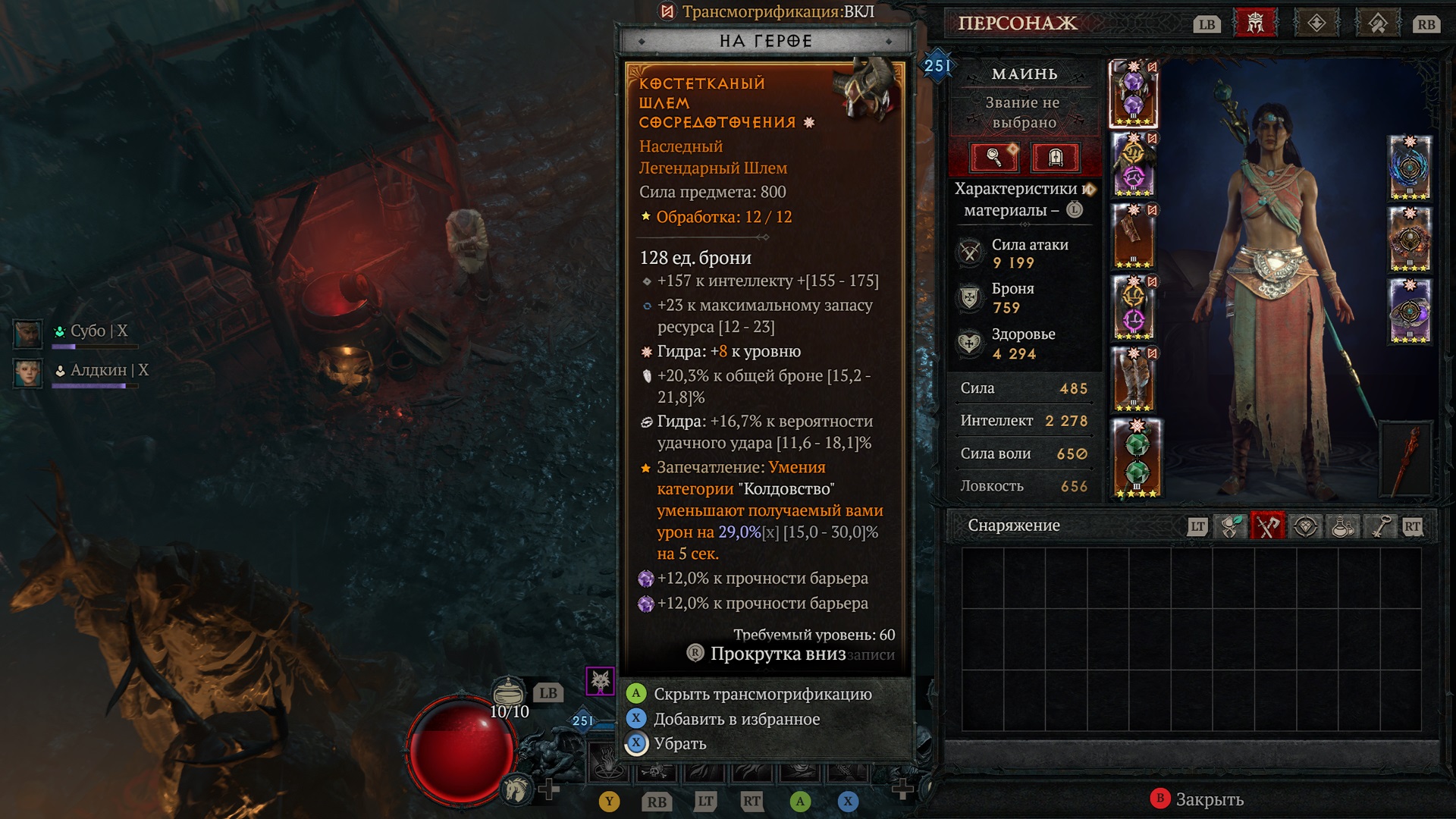The image size is (1456, 819).
Task: Choose the equipped gloves slot
Action: point(1133,237)
